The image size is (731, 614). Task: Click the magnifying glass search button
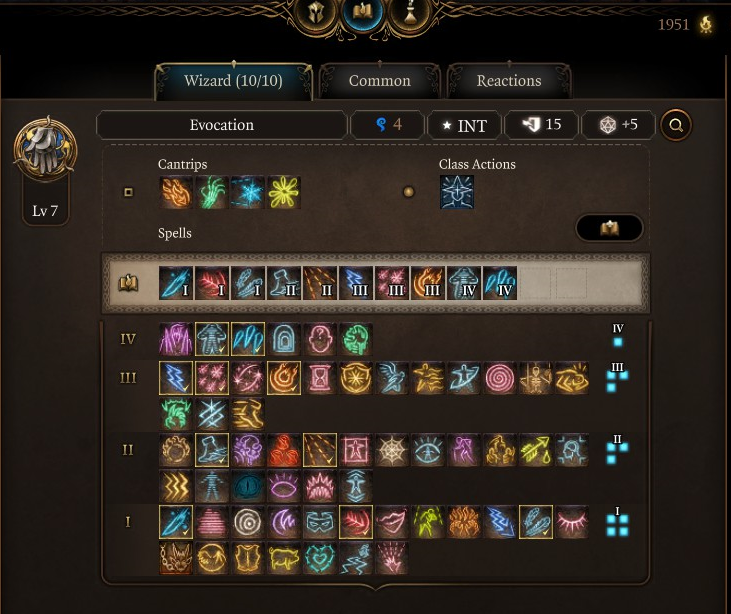[x=676, y=125]
